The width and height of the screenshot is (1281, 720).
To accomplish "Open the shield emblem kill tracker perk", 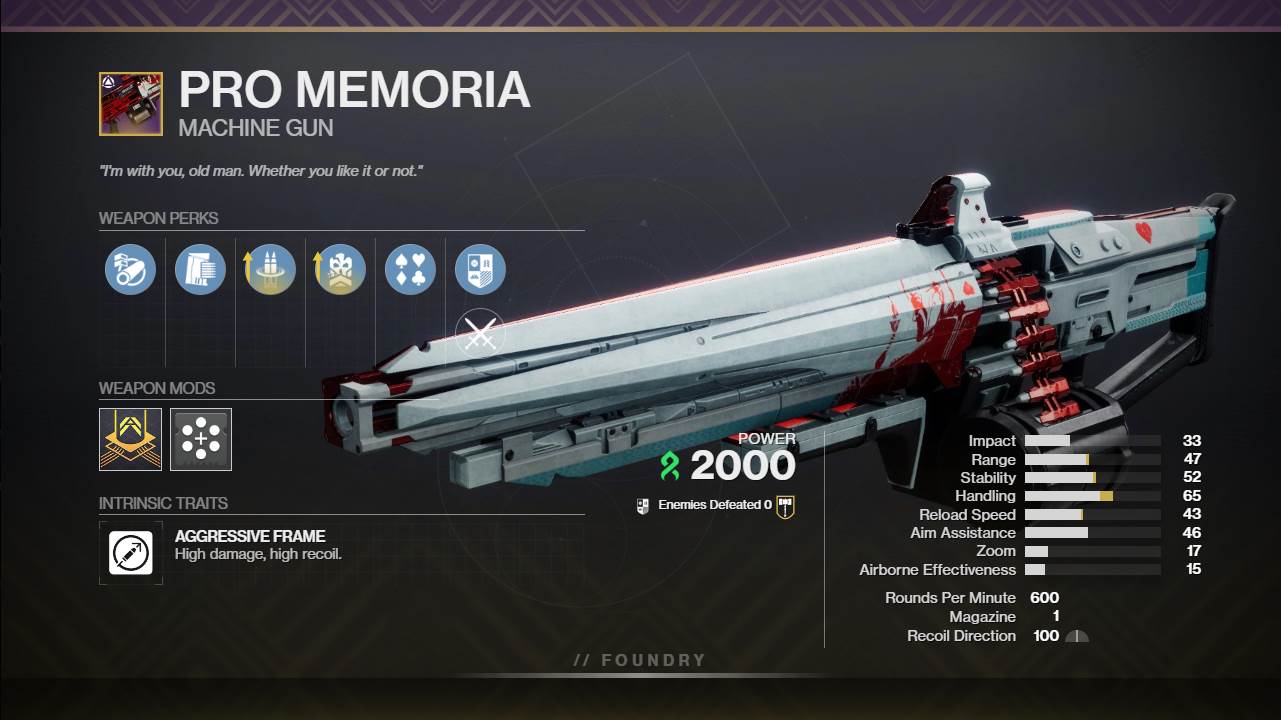I will pos(480,269).
